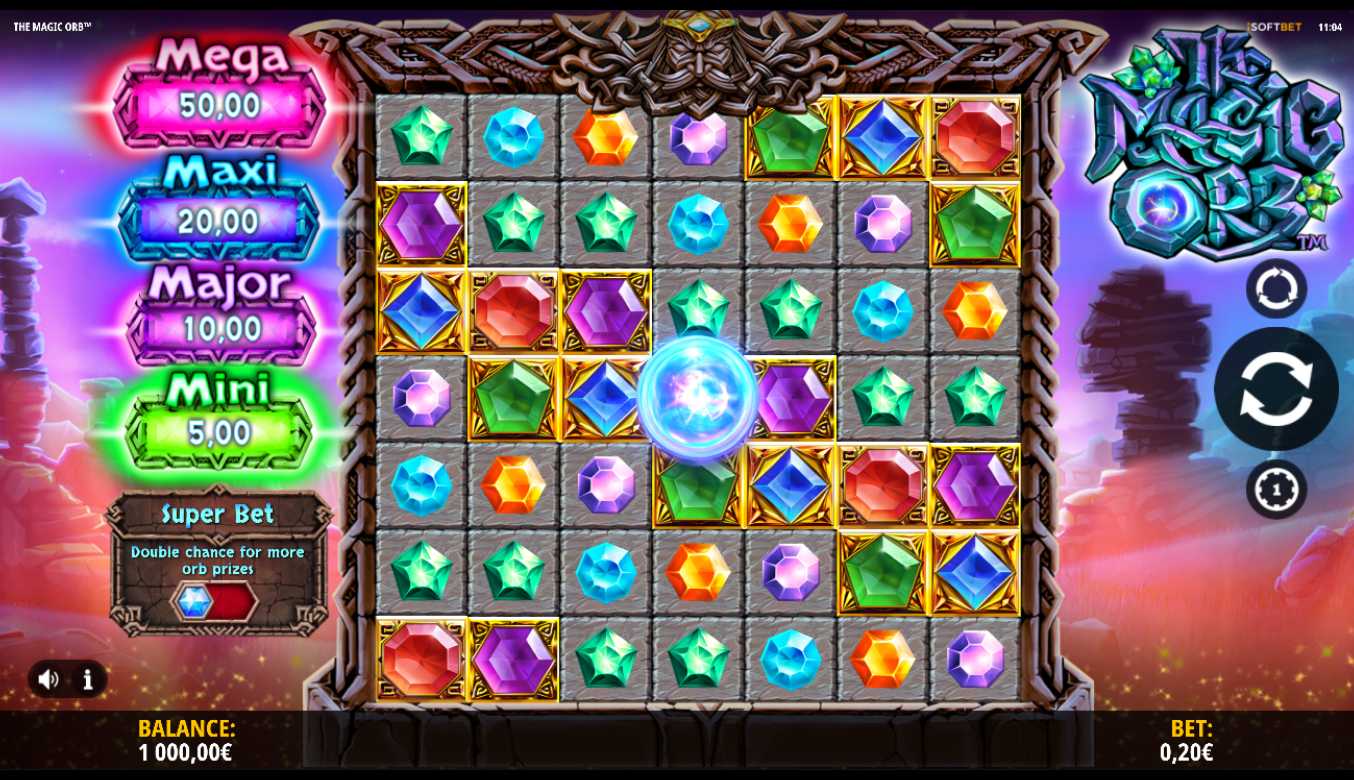Open the game info page
The image size is (1354, 780).
coord(88,680)
